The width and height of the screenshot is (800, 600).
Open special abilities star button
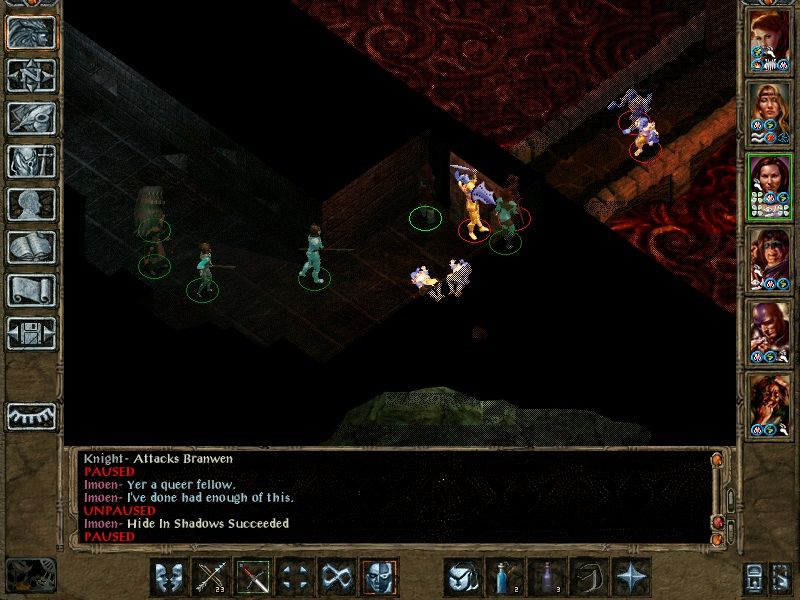631,577
